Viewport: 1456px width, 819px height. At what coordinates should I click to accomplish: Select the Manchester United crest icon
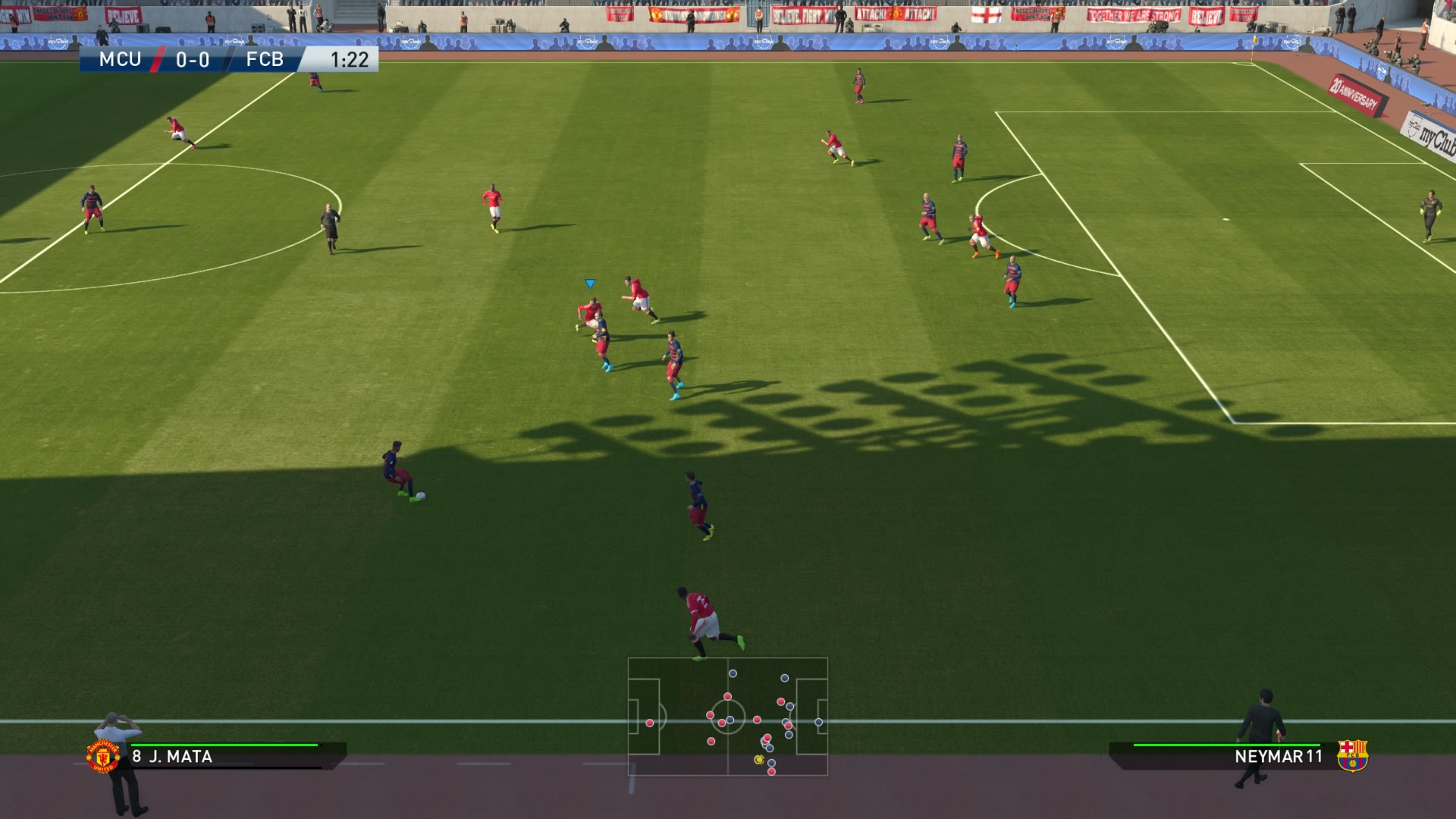103,756
